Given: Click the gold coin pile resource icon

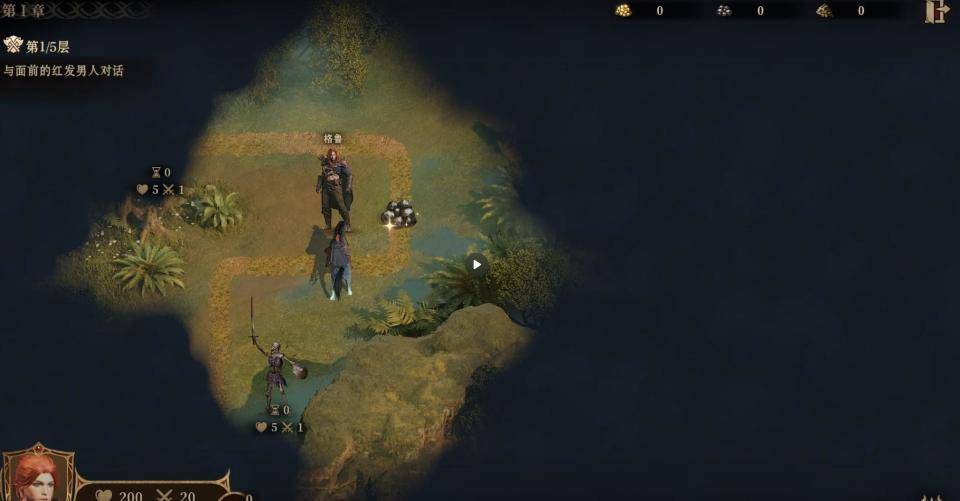Looking at the screenshot, I should coord(623,11).
